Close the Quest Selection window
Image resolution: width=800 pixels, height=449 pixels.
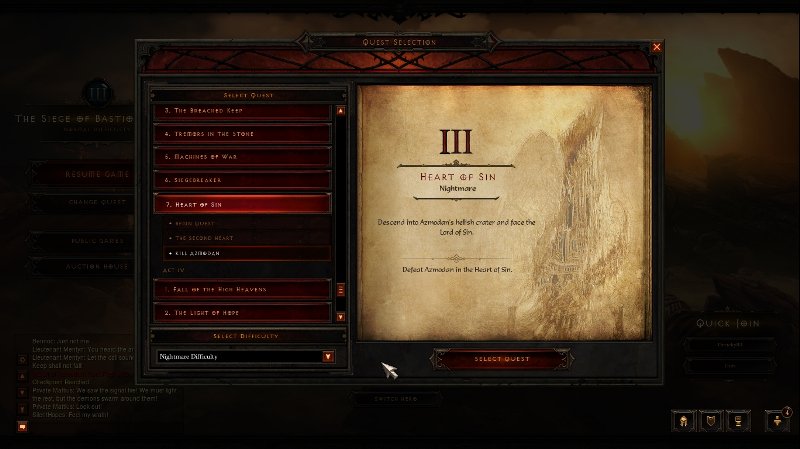click(657, 47)
